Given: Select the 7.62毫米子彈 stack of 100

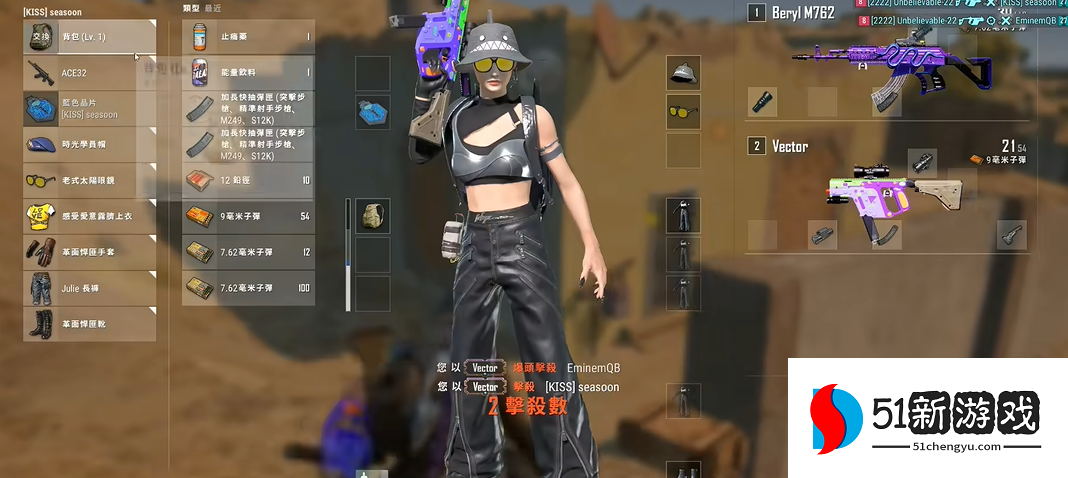Looking at the screenshot, I should click(x=248, y=288).
